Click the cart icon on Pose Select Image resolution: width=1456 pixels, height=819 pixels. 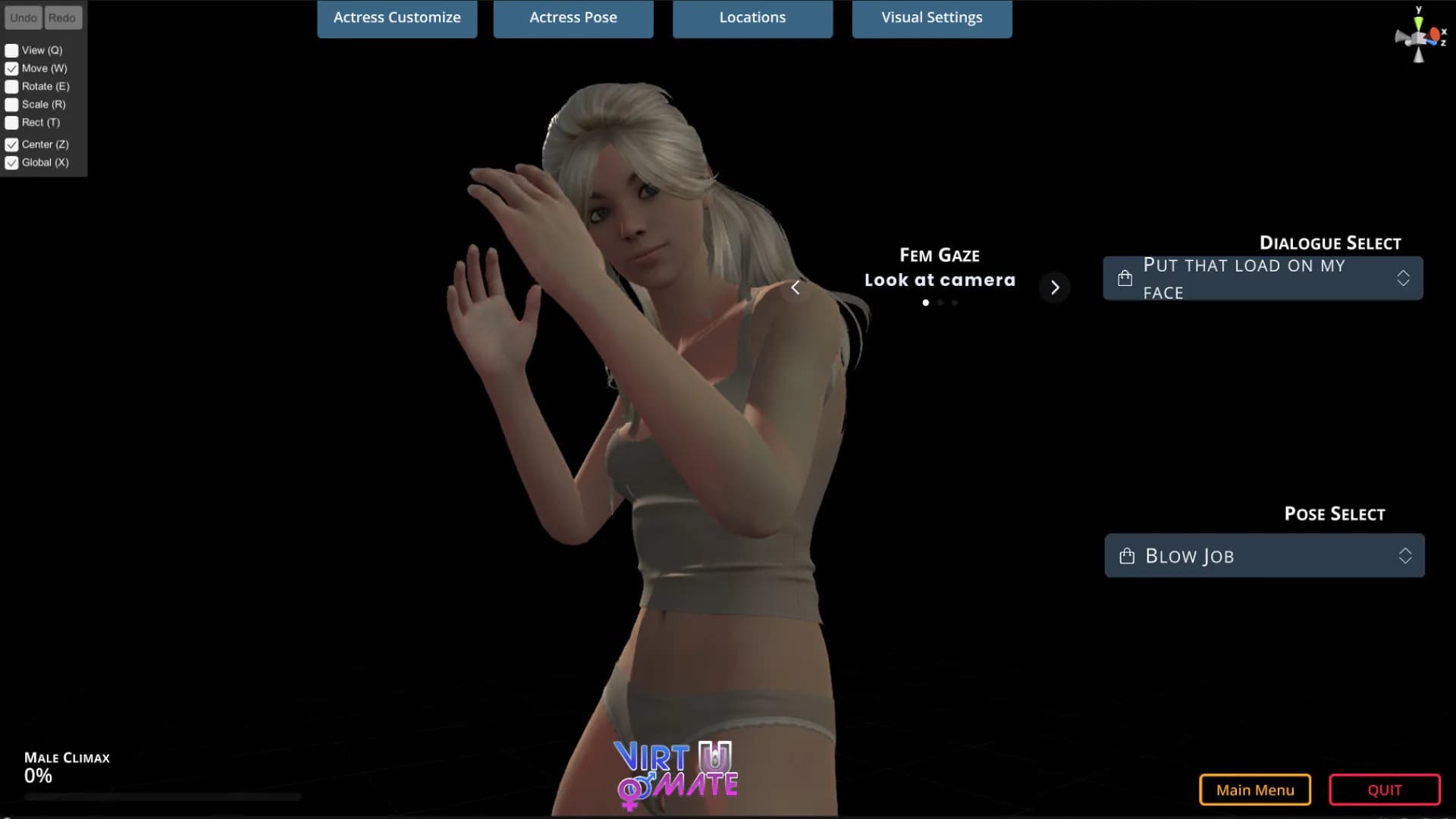click(1125, 555)
